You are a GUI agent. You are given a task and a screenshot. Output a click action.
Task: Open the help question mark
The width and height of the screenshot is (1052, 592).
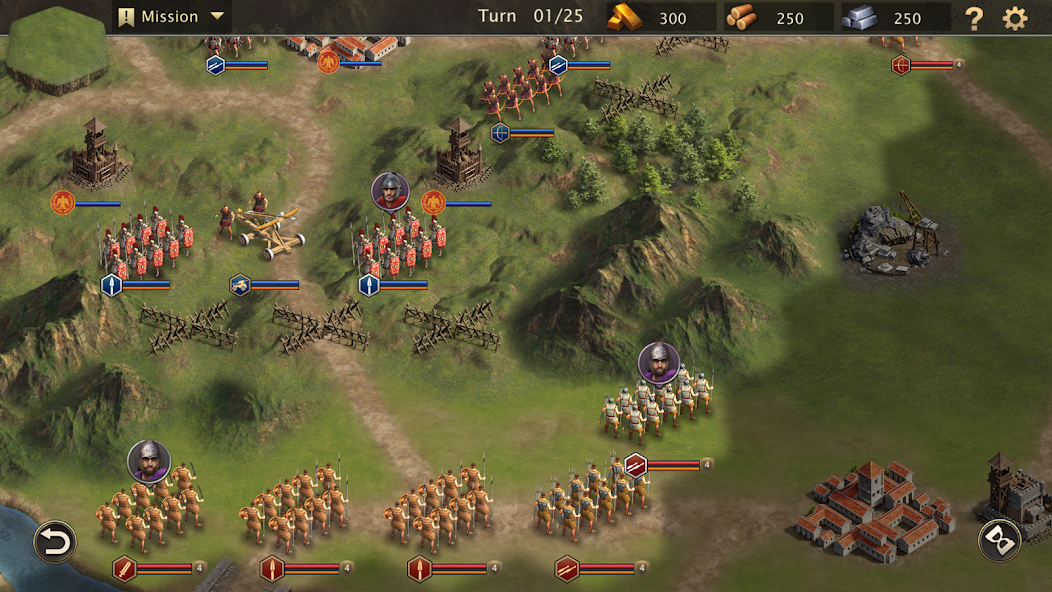(973, 18)
